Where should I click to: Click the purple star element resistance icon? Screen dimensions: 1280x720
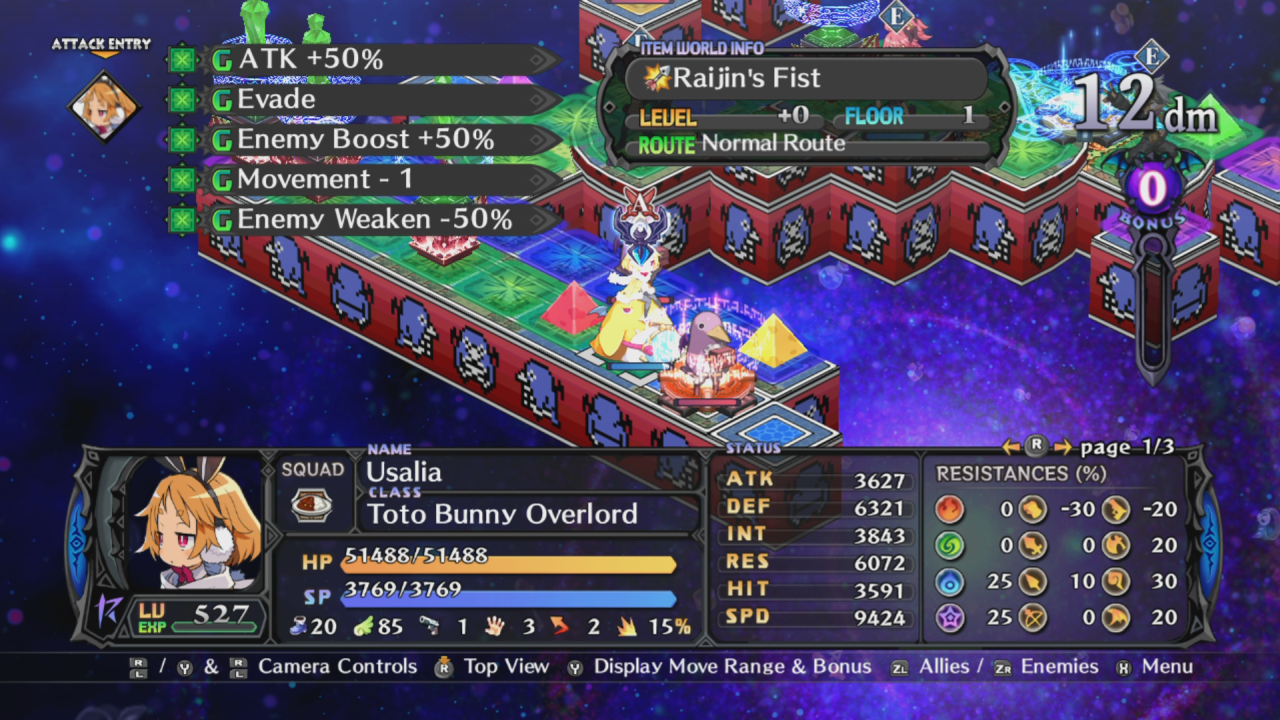(x=948, y=618)
